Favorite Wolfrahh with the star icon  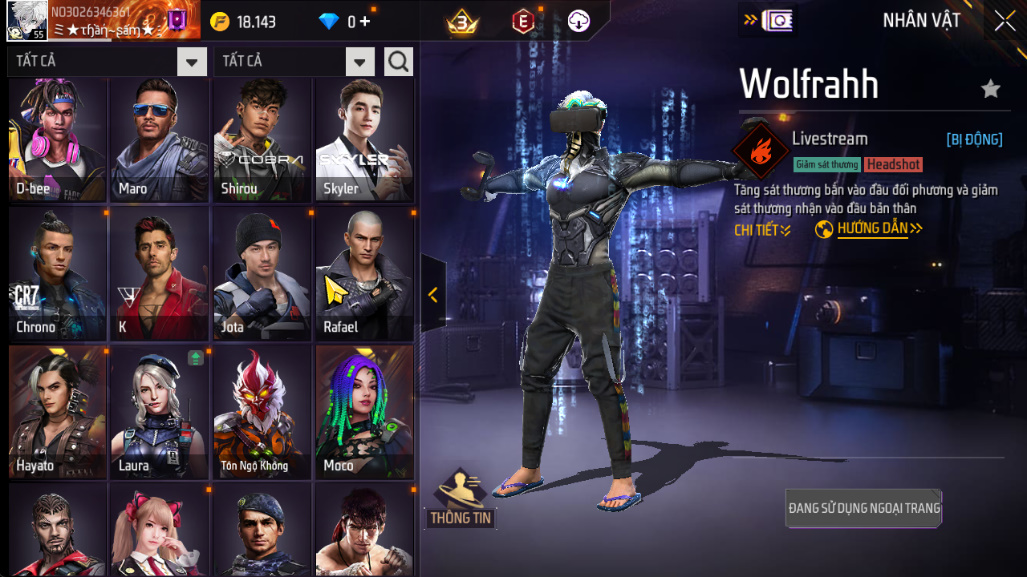click(x=990, y=89)
